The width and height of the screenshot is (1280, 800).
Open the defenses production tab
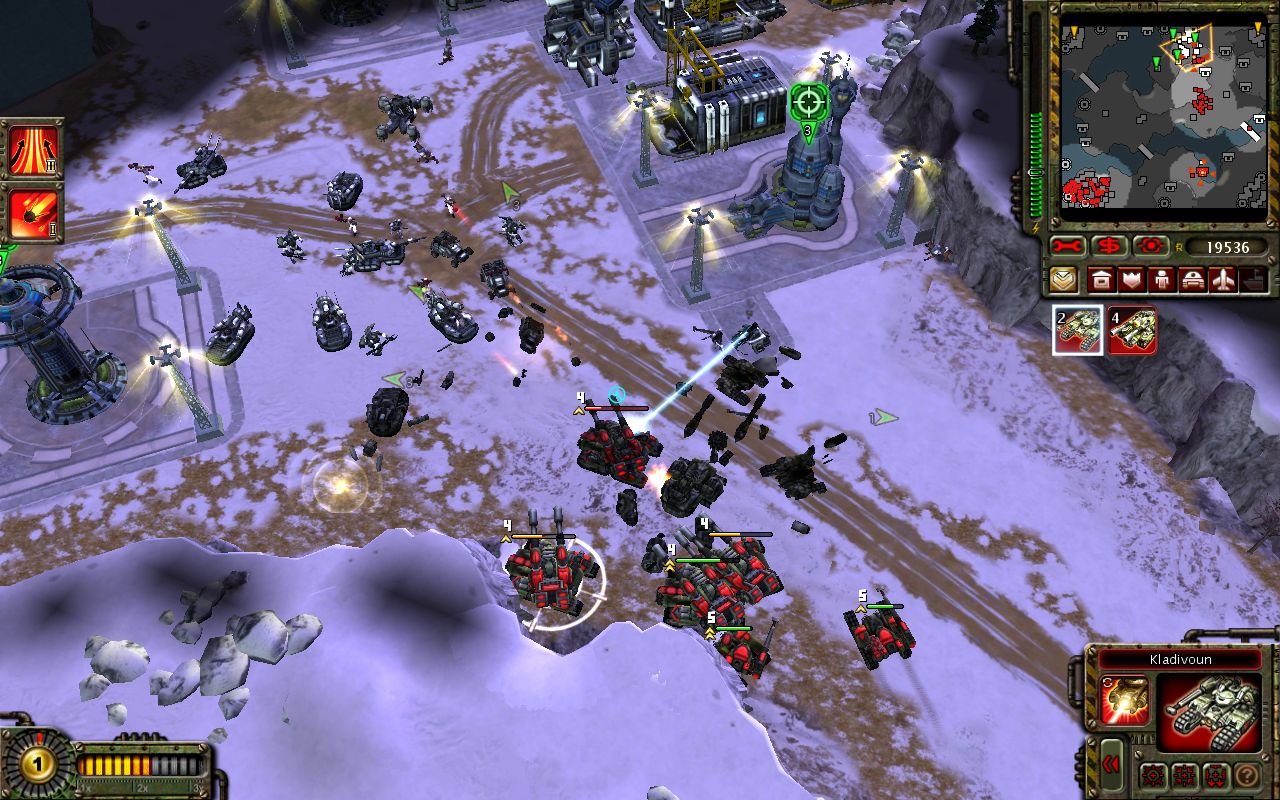pyautogui.click(x=1131, y=280)
